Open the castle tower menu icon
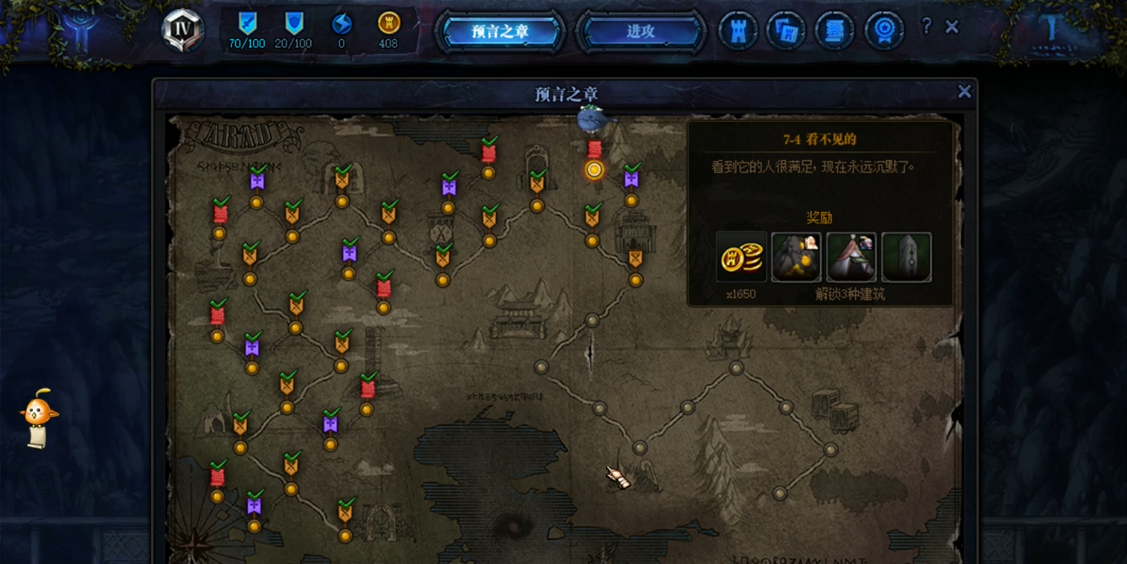Viewport: 1127px width, 564px height. (x=738, y=31)
